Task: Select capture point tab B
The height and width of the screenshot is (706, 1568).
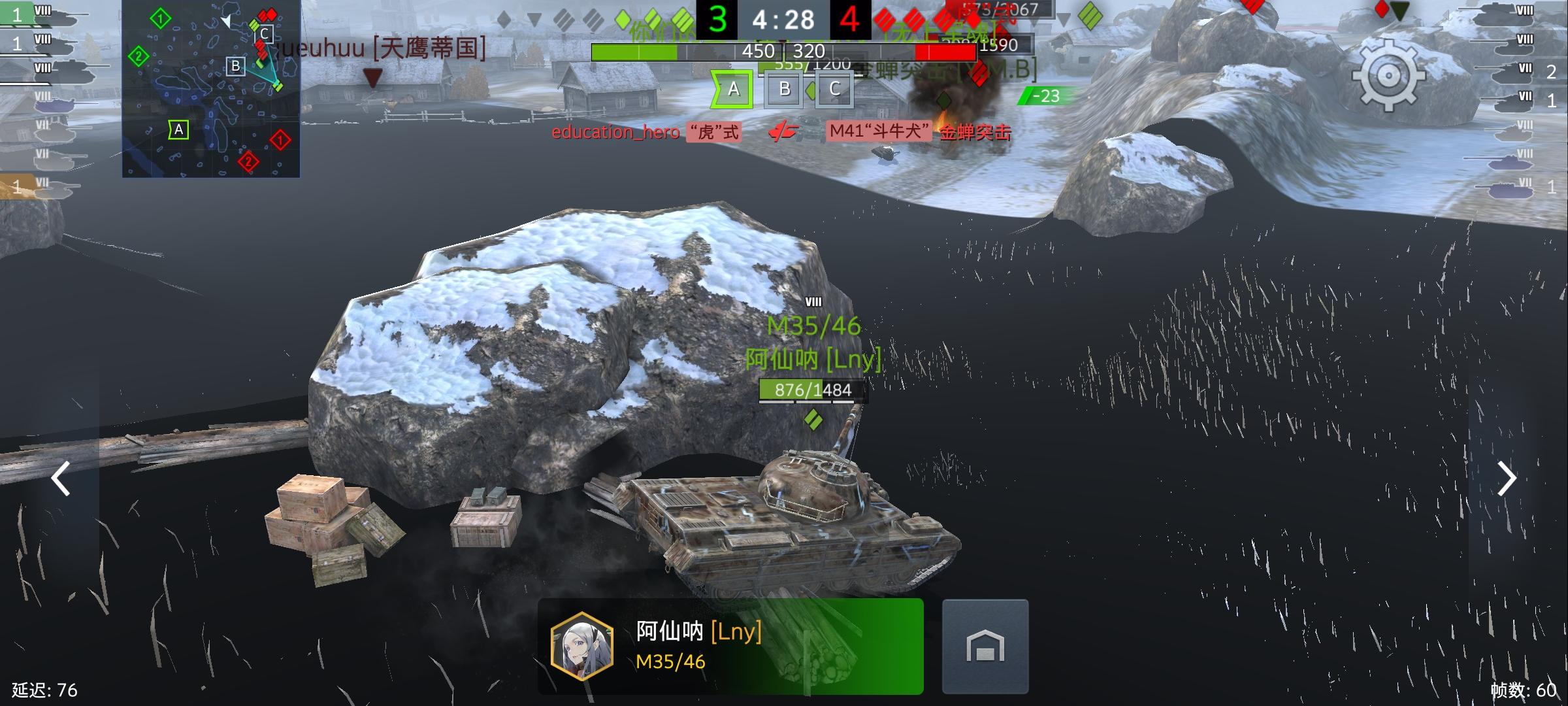Action: (x=783, y=89)
